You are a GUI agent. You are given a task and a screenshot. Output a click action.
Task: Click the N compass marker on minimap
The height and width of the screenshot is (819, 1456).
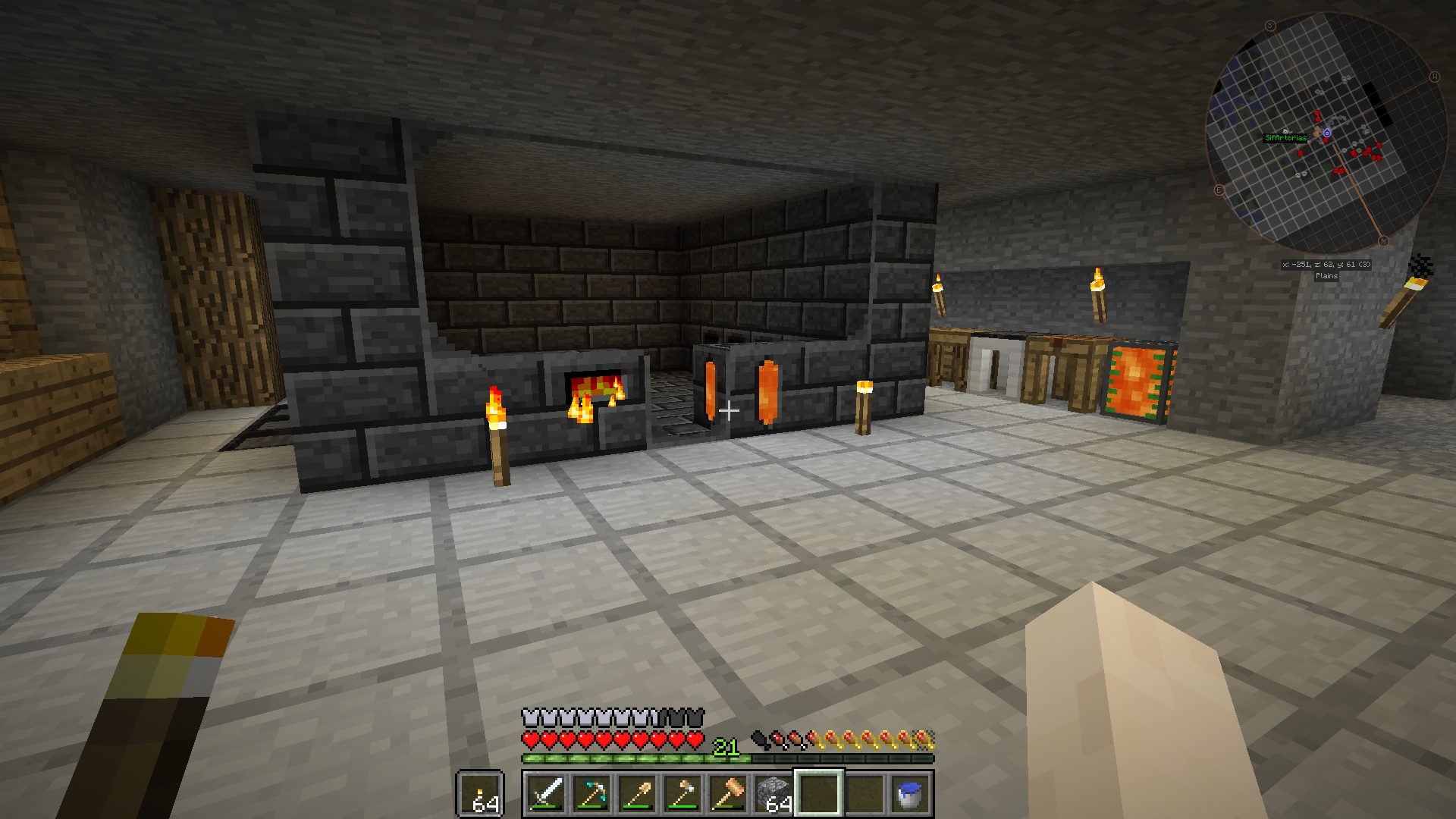coord(1382,241)
